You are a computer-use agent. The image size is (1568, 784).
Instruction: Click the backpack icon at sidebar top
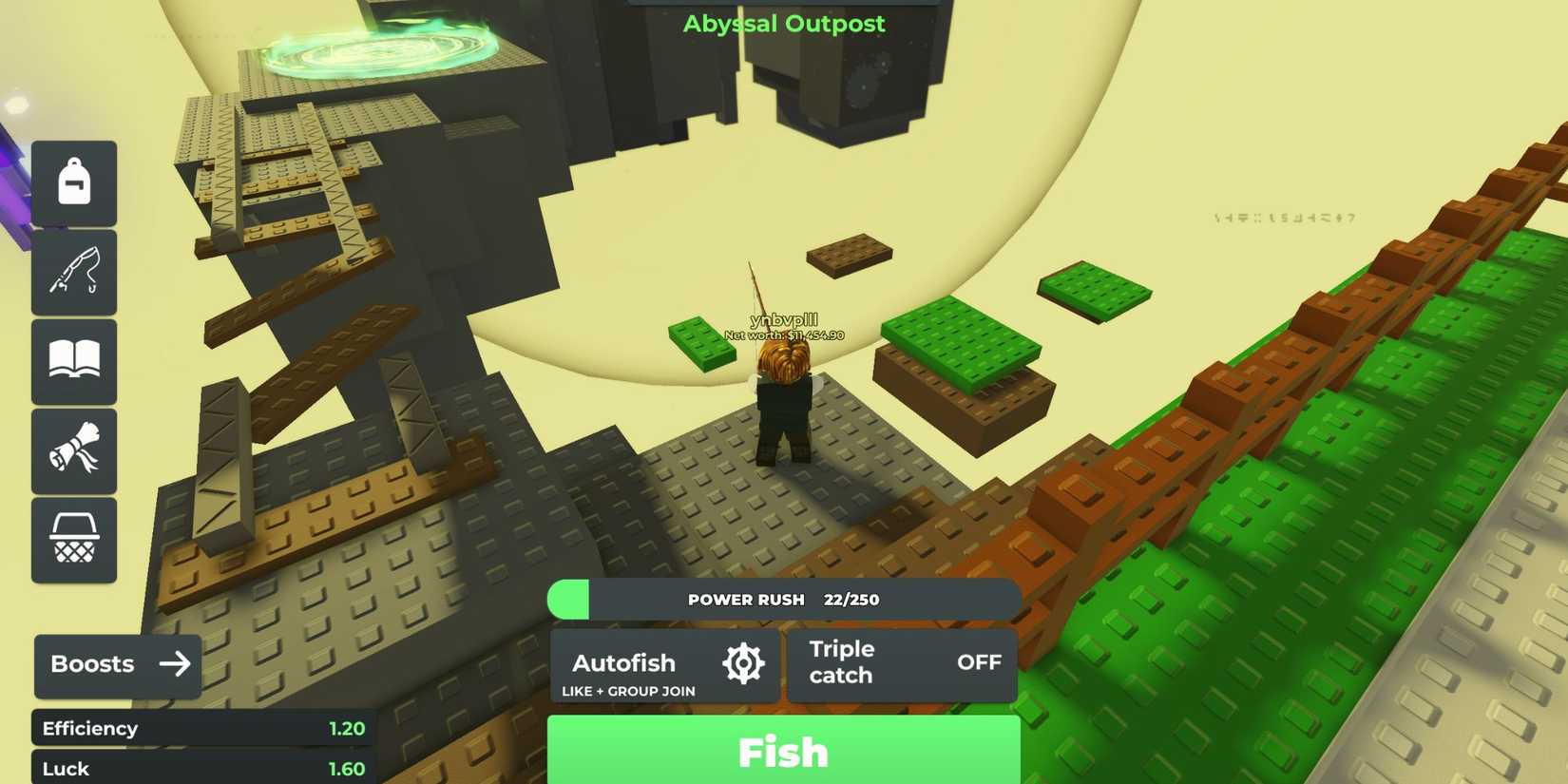74,182
